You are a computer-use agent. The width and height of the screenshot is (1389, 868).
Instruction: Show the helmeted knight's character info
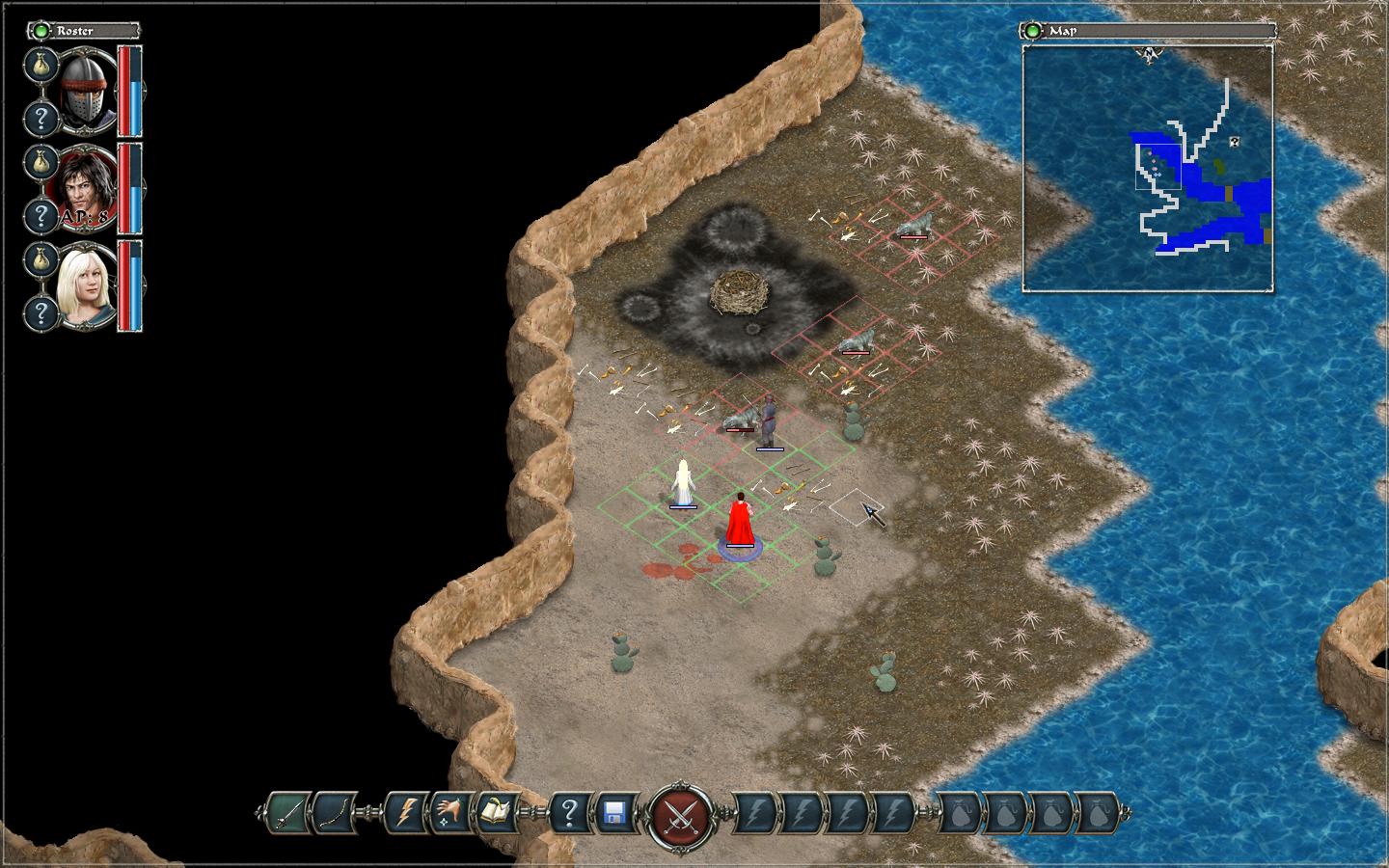click(x=41, y=120)
